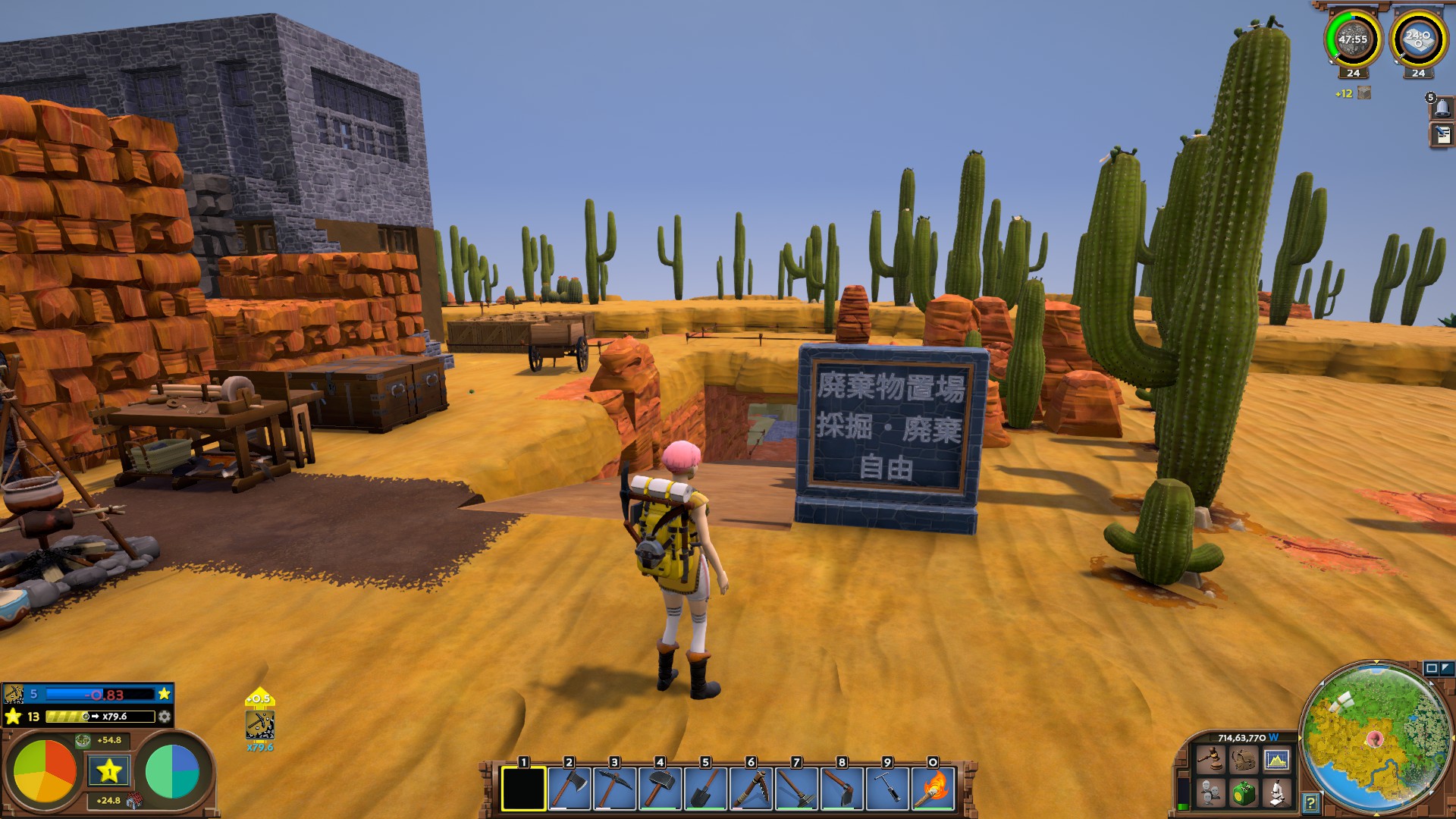Open the gavel laws and government menu
Screen dimensions: 1456x819
[x=1210, y=760]
